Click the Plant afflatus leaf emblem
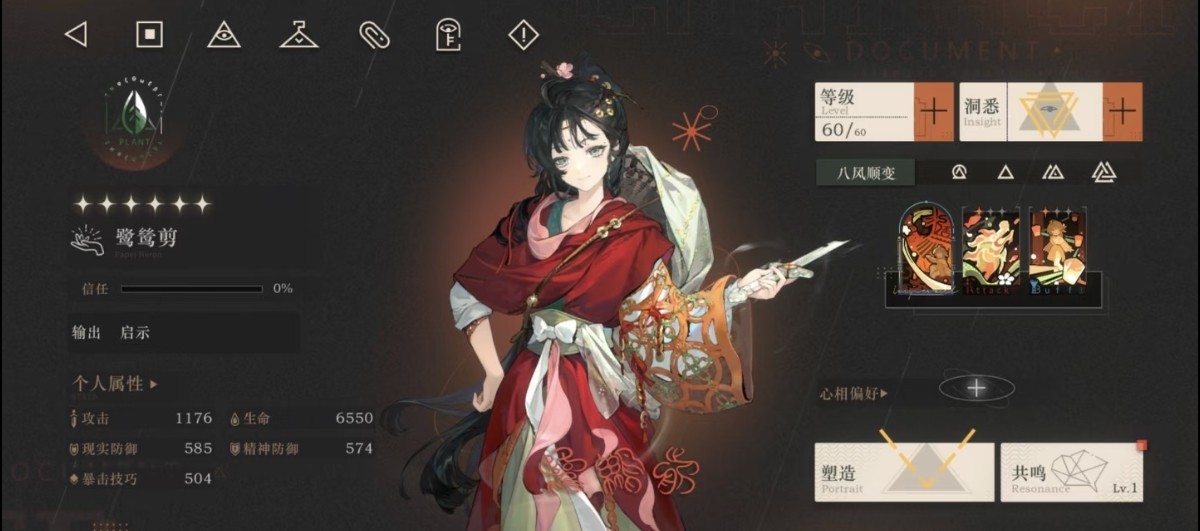This screenshot has width=1200, height=531. 134,115
